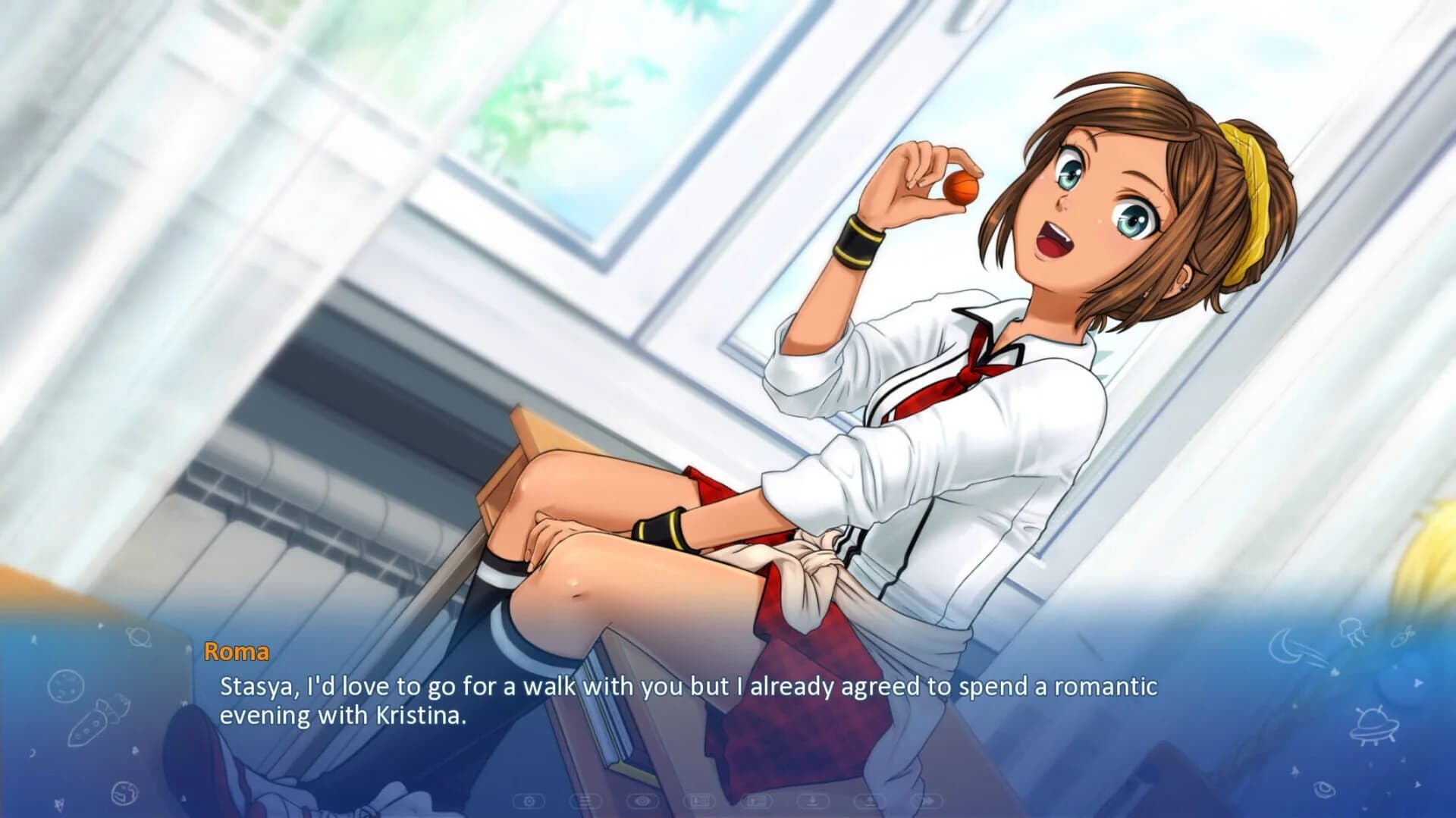Viewport: 1456px width, 818px height.
Task: Quick save using the down-arrow icon
Action: [812, 801]
